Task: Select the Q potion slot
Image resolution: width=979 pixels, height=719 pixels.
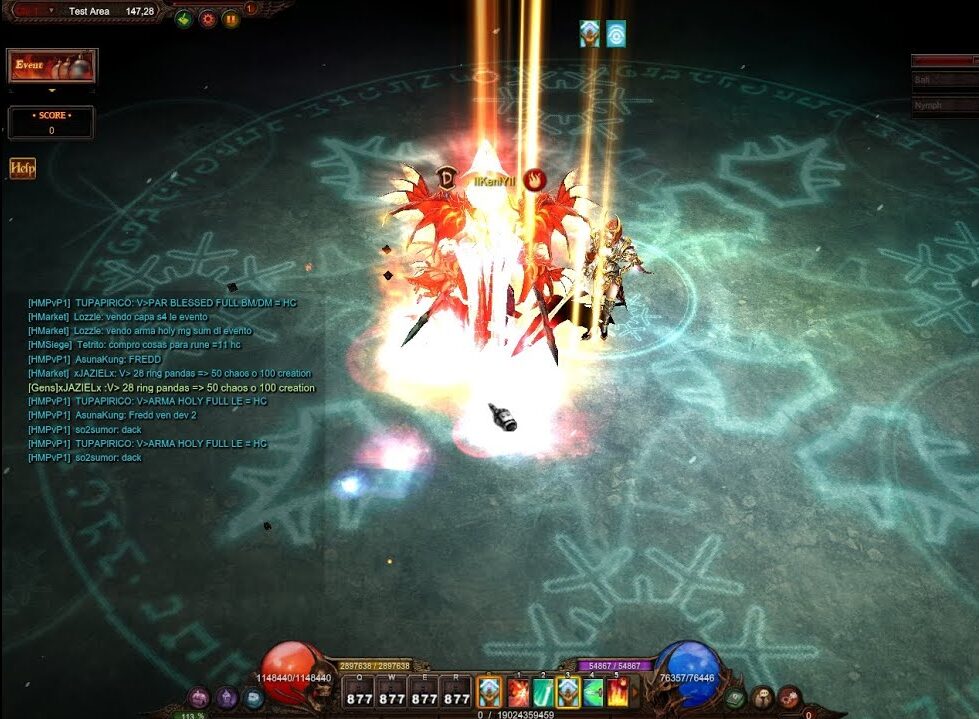Action: tap(360, 692)
